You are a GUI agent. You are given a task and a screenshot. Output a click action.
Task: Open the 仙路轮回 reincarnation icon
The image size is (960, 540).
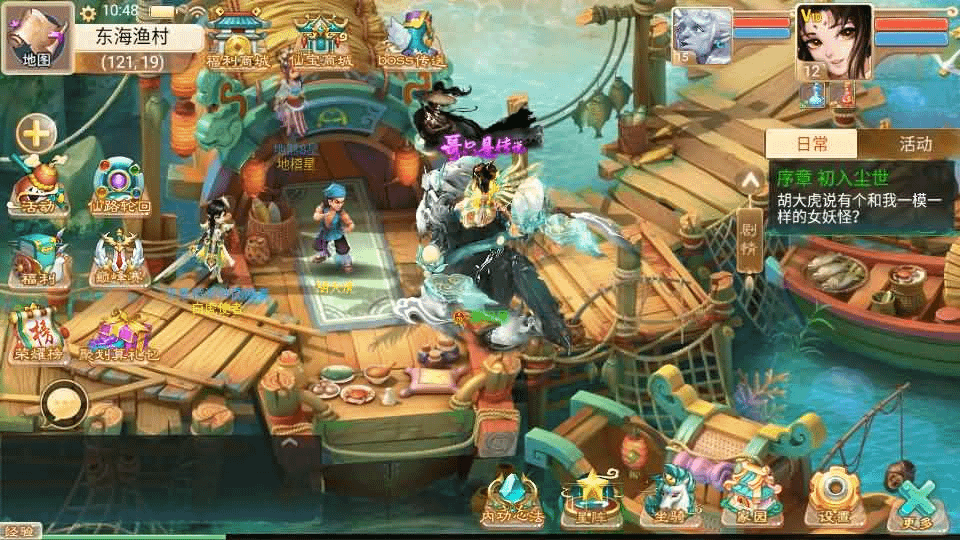coord(120,186)
